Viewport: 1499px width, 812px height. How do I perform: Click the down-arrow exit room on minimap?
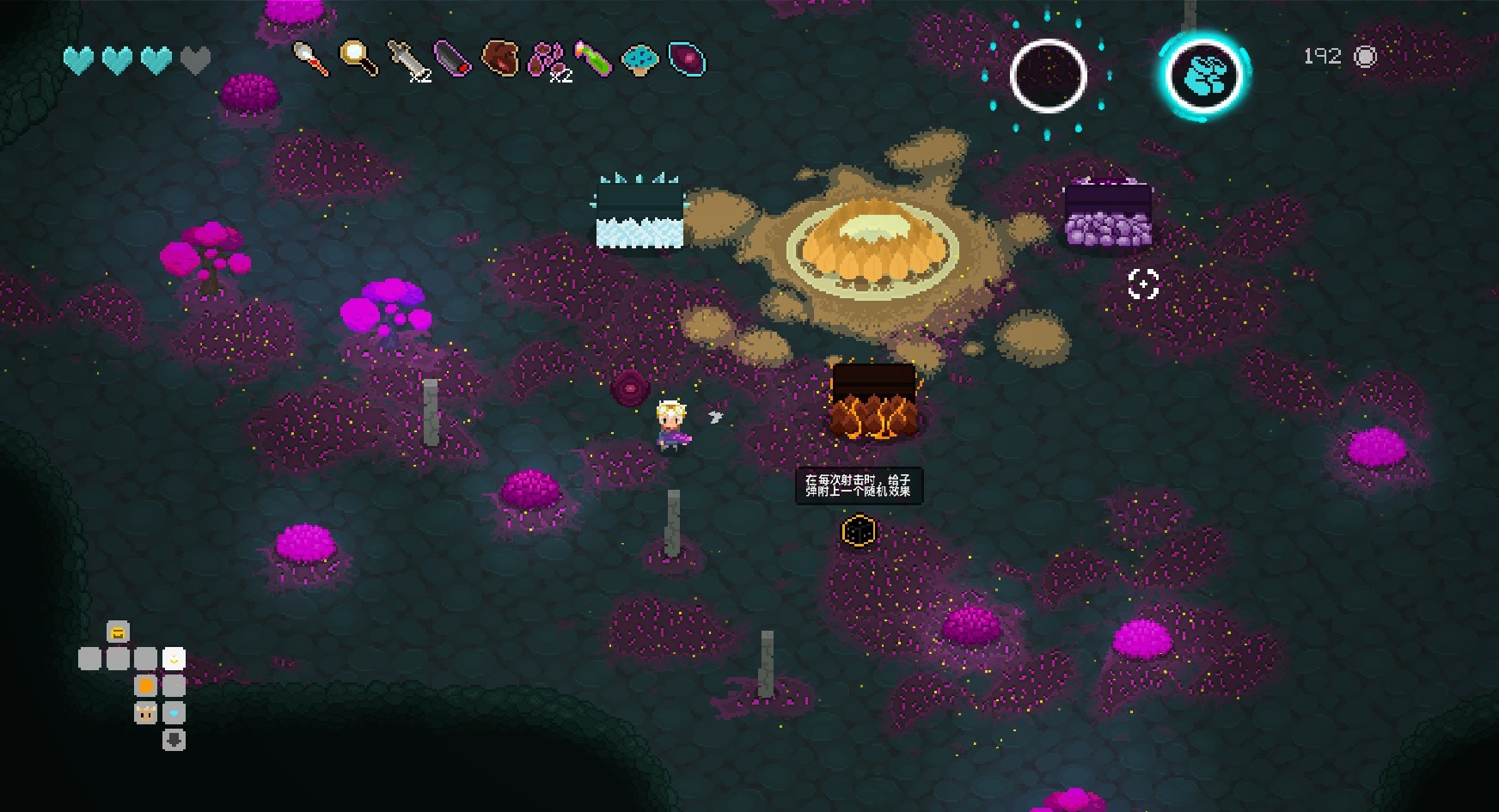point(174,740)
